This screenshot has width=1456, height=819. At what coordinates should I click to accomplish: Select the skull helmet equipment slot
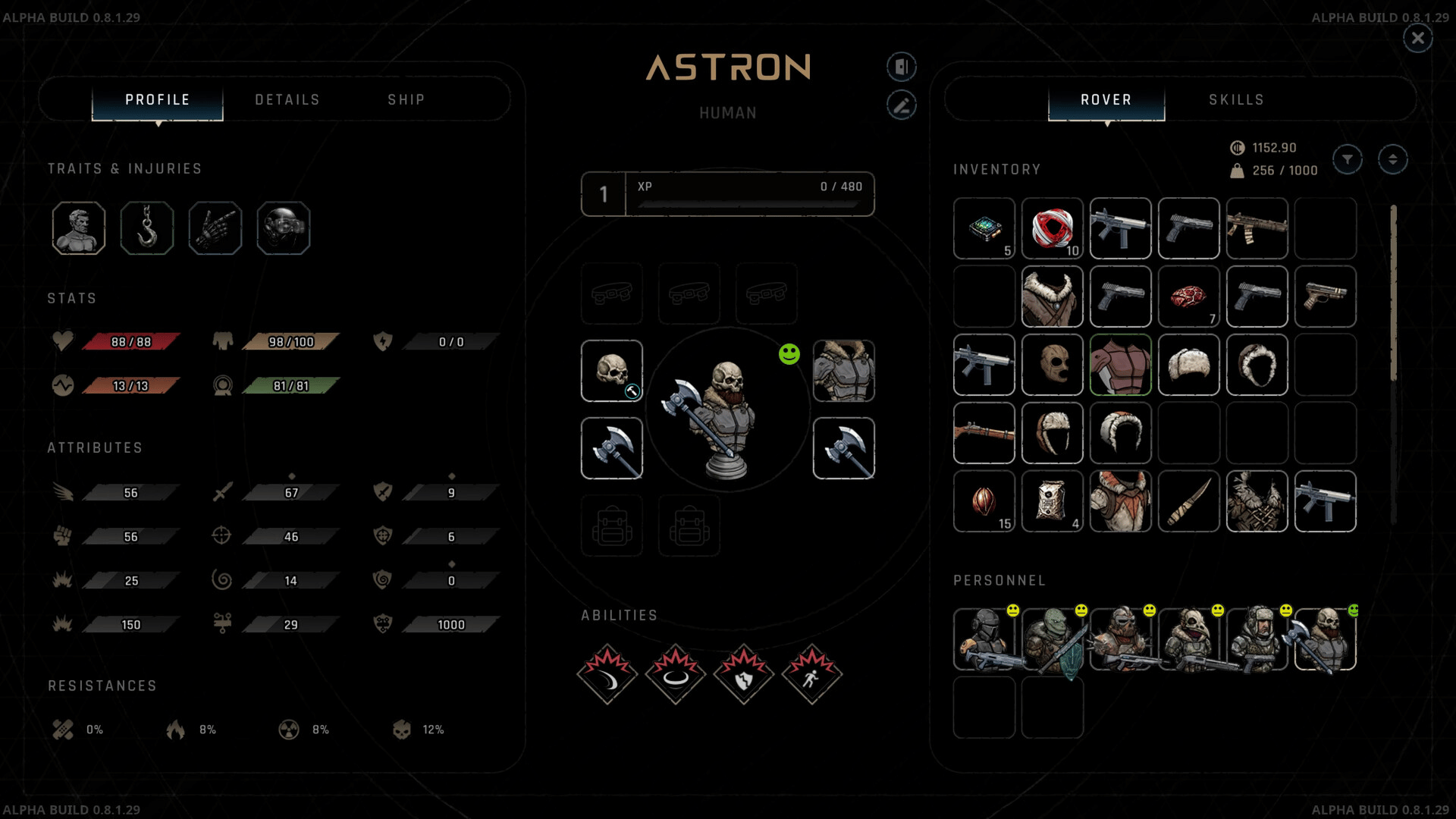[x=612, y=371]
